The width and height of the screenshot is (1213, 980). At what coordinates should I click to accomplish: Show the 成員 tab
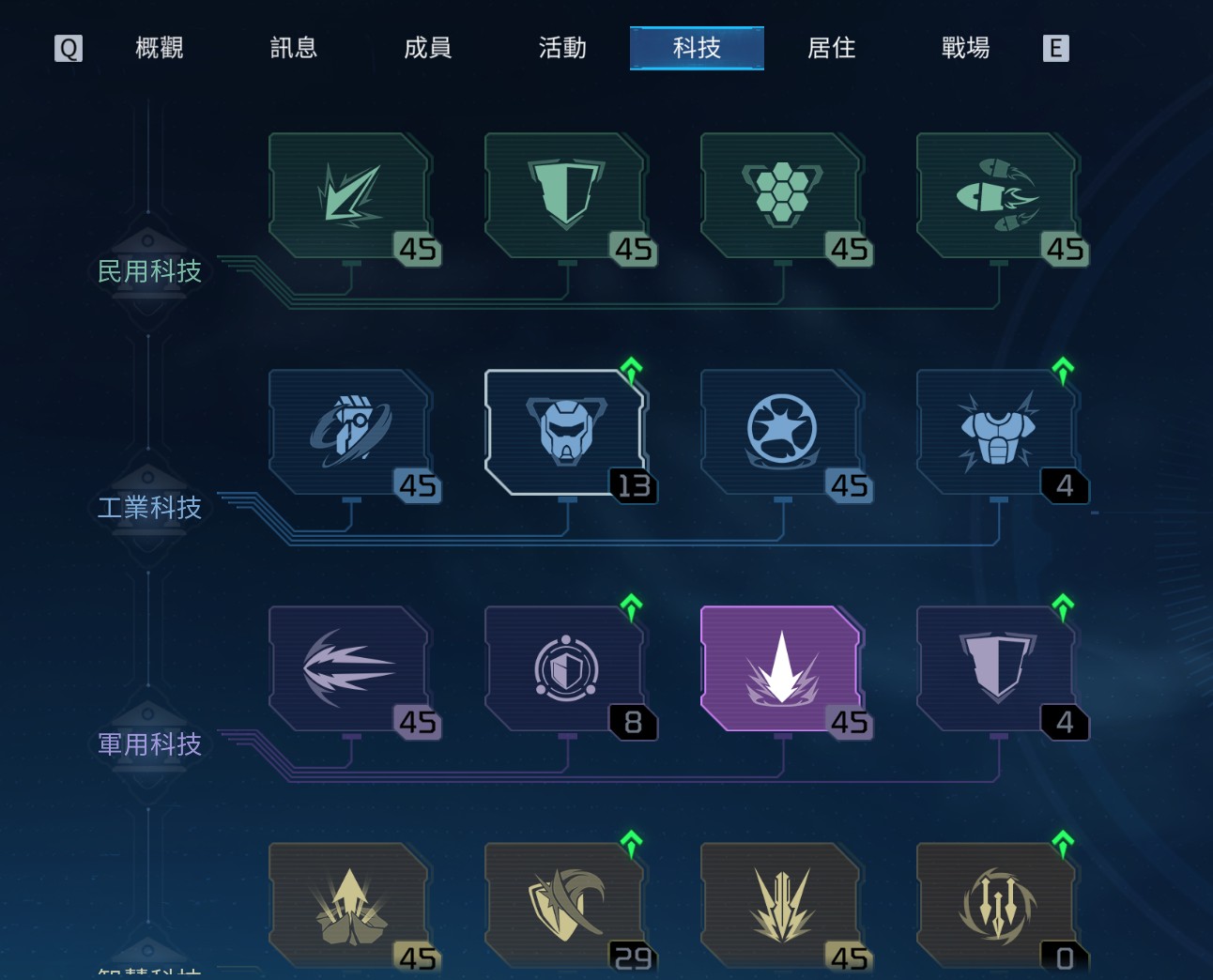(428, 48)
